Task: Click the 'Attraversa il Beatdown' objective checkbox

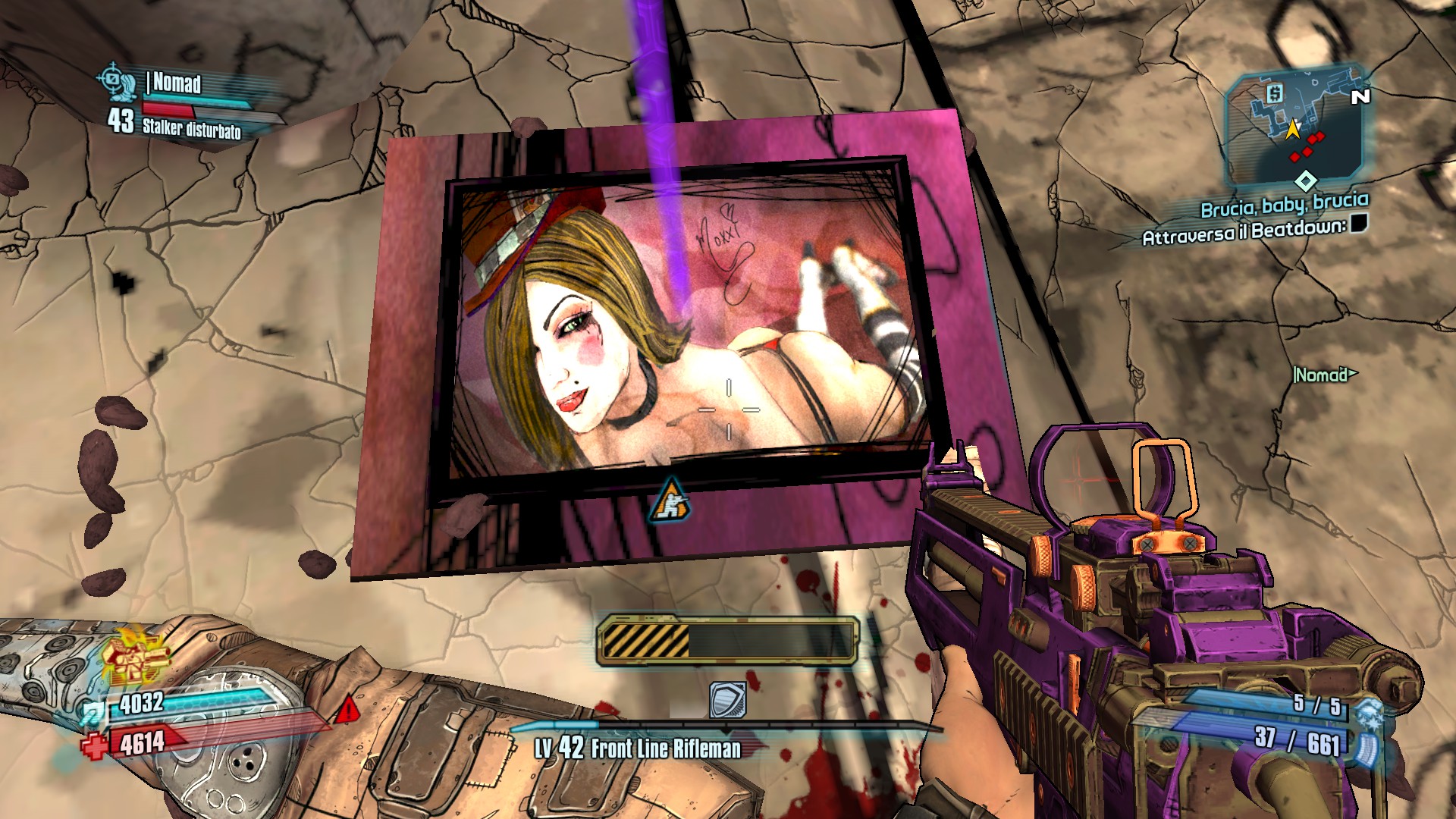Action: [x=1358, y=223]
